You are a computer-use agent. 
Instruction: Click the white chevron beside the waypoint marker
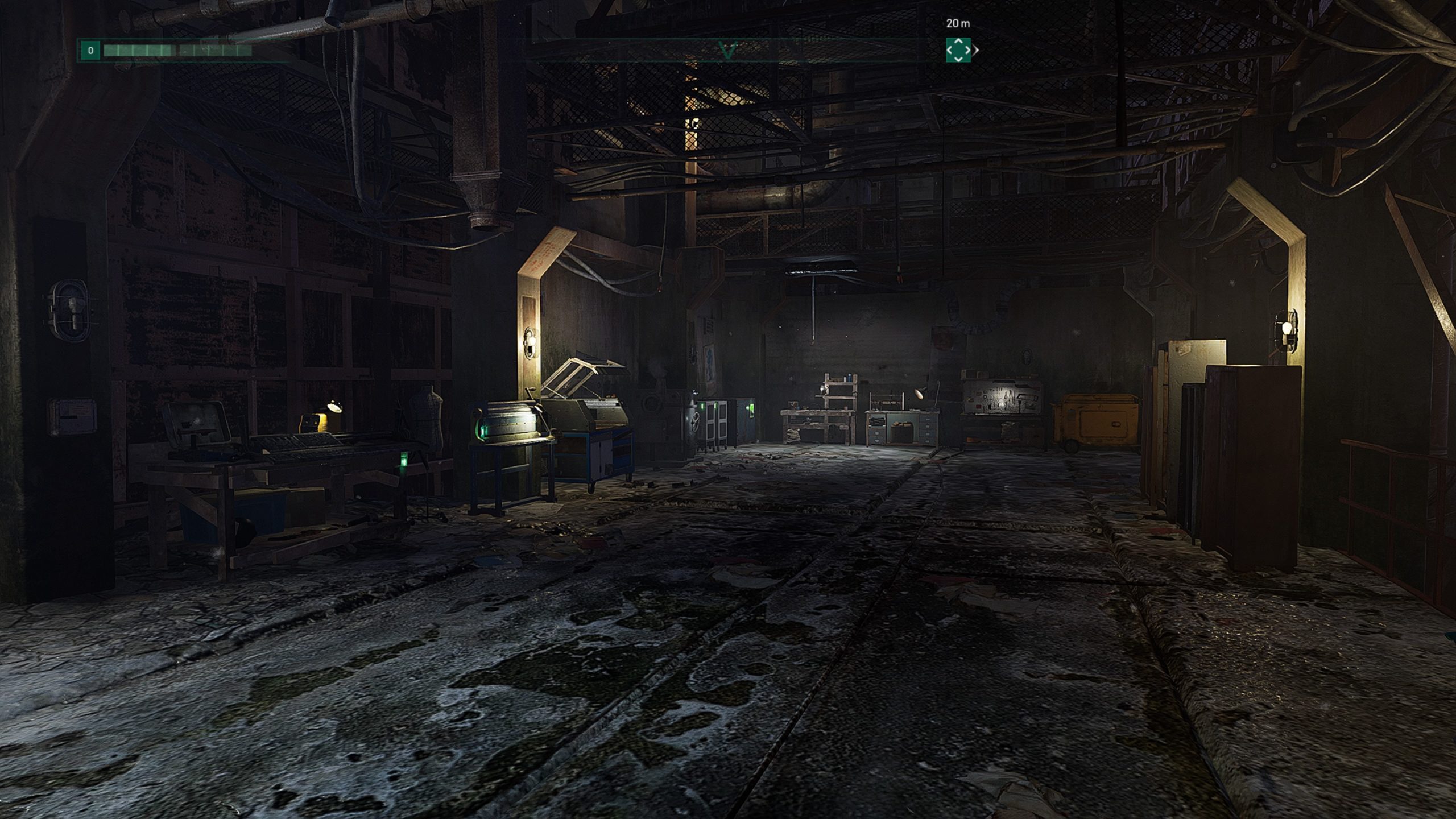[975, 50]
